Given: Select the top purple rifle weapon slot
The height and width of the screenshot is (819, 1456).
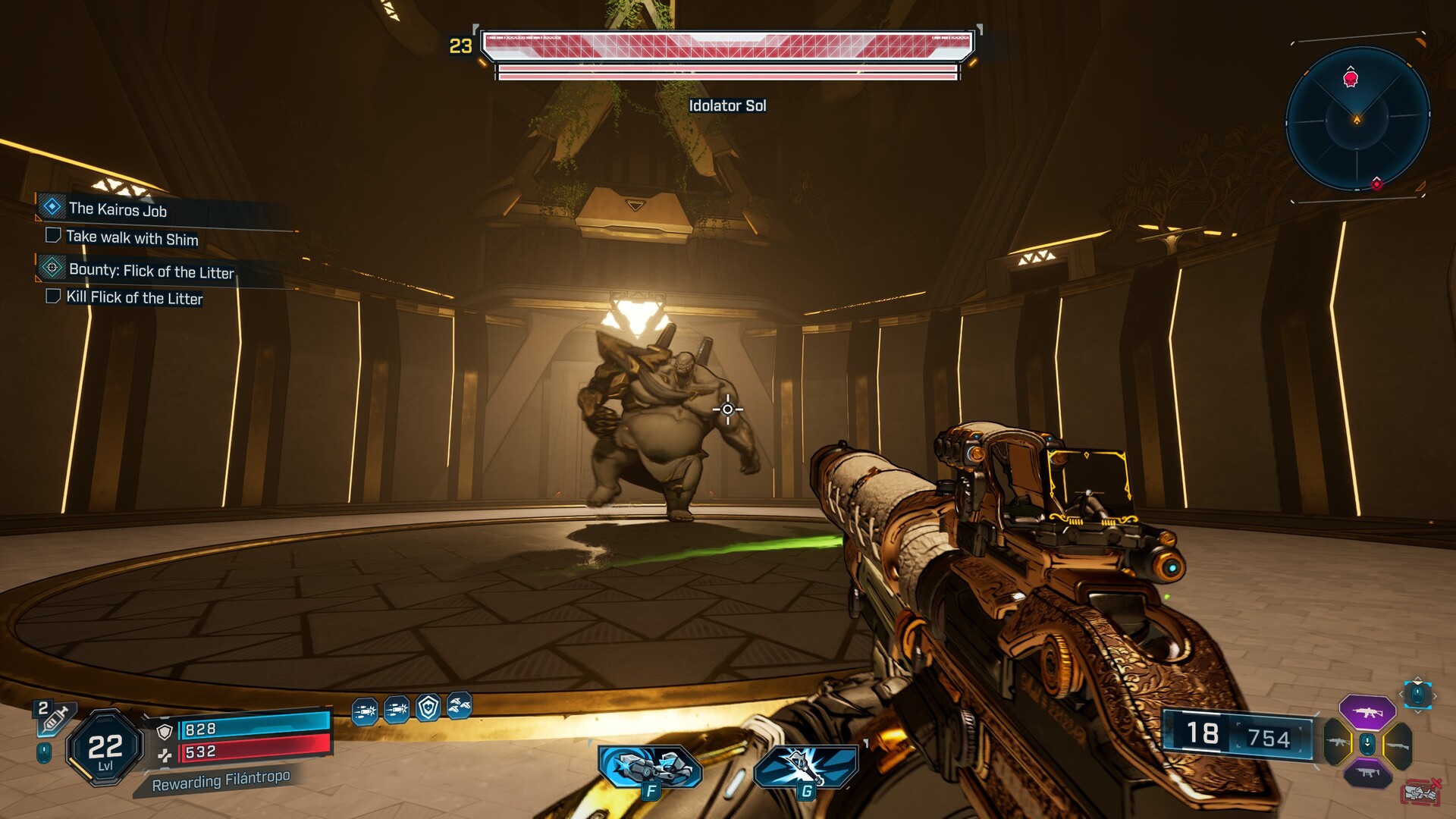Looking at the screenshot, I should [1367, 712].
